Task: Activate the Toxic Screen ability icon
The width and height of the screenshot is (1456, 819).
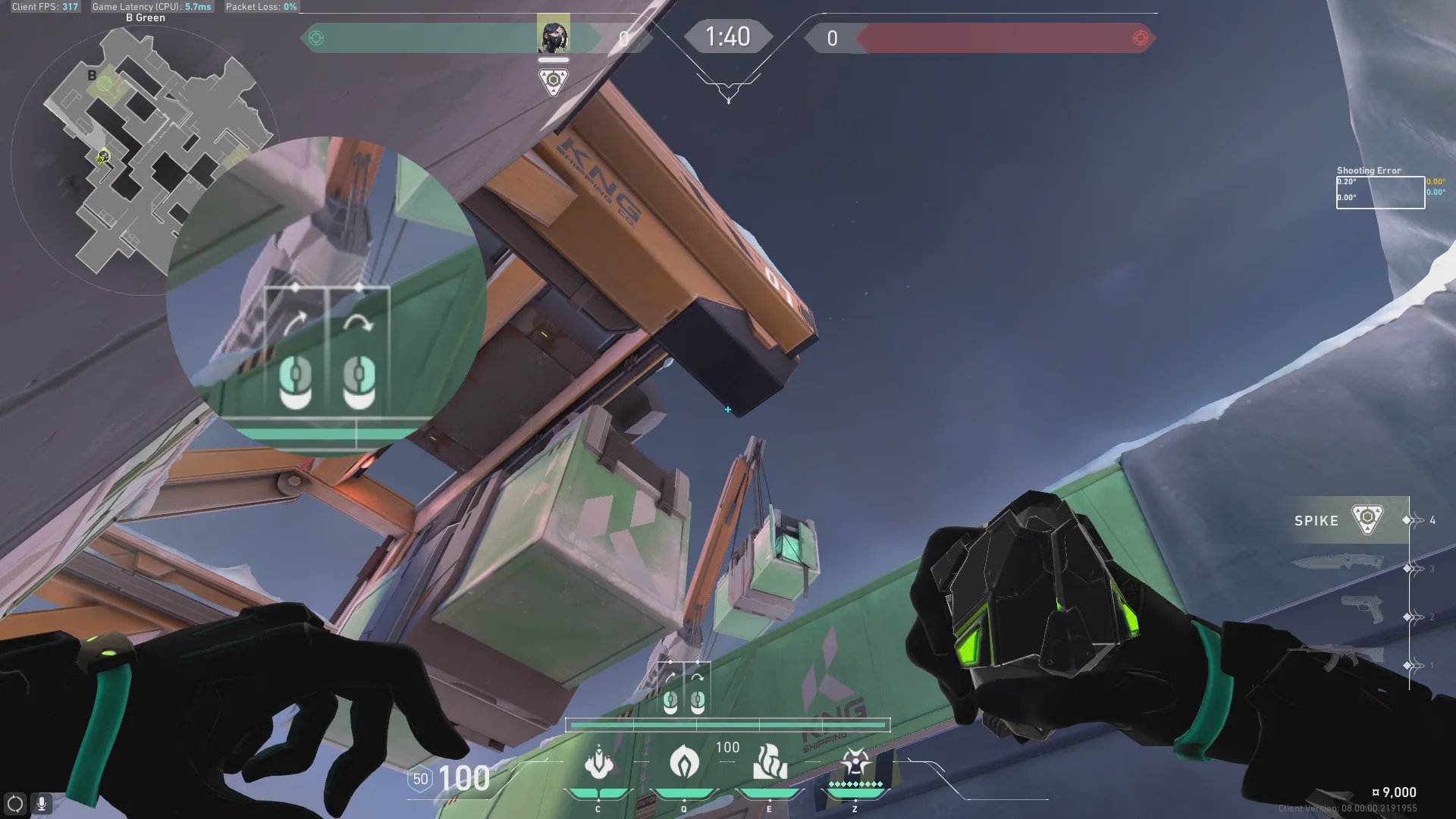Action: pos(769,762)
